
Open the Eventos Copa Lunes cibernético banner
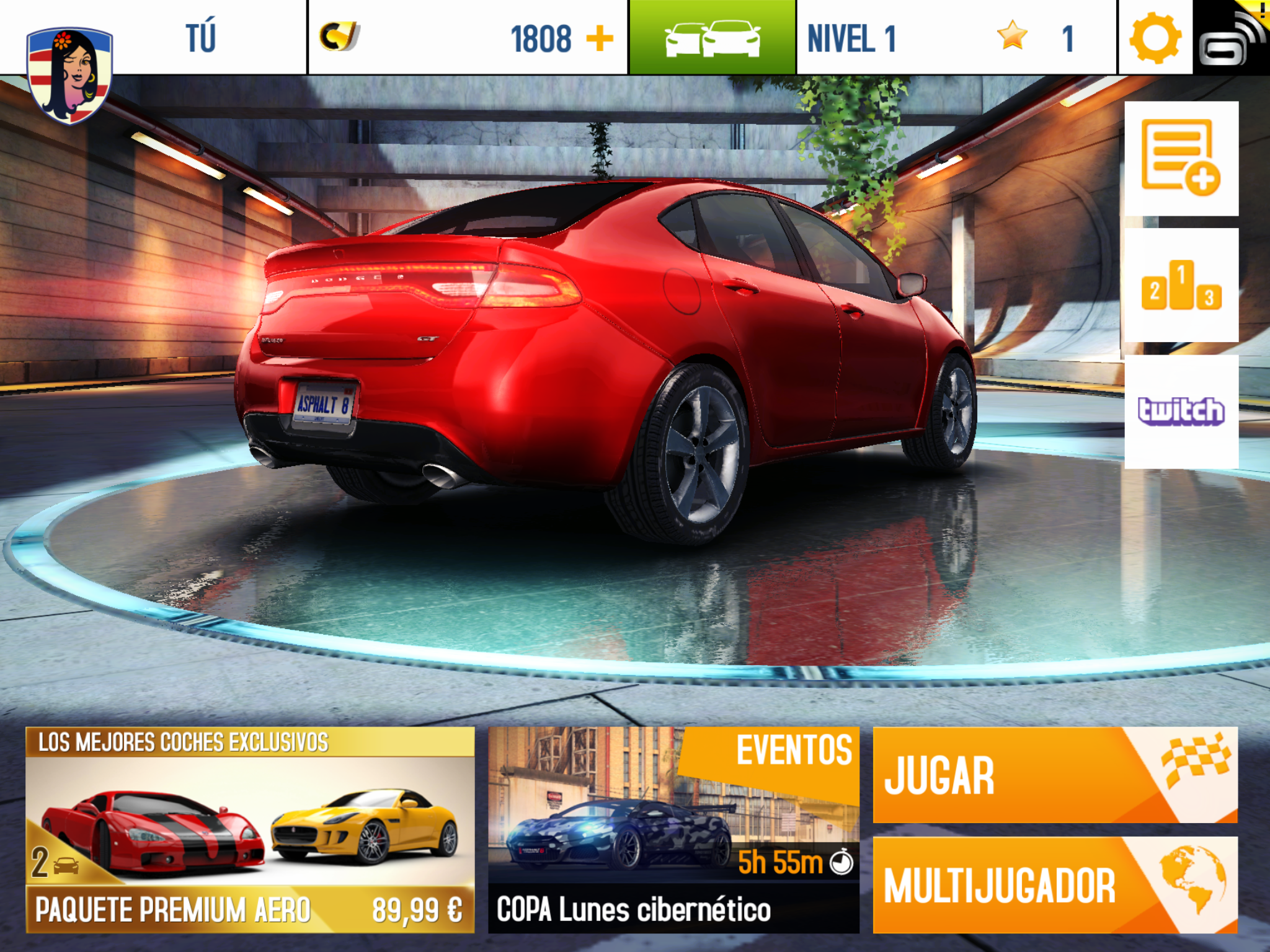[x=673, y=829]
